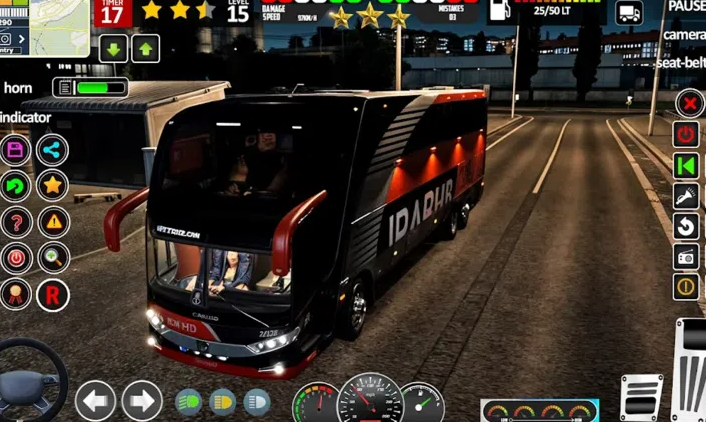Turn on the left turn signal arrow

coord(96,401)
